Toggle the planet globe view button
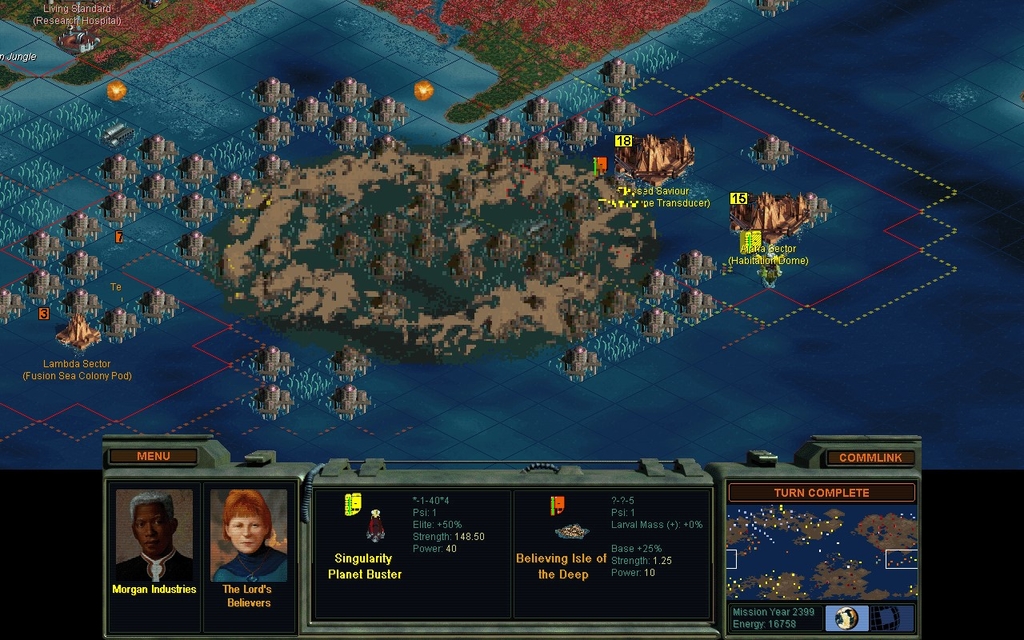This screenshot has width=1024, height=640. pyautogui.click(x=847, y=618)
